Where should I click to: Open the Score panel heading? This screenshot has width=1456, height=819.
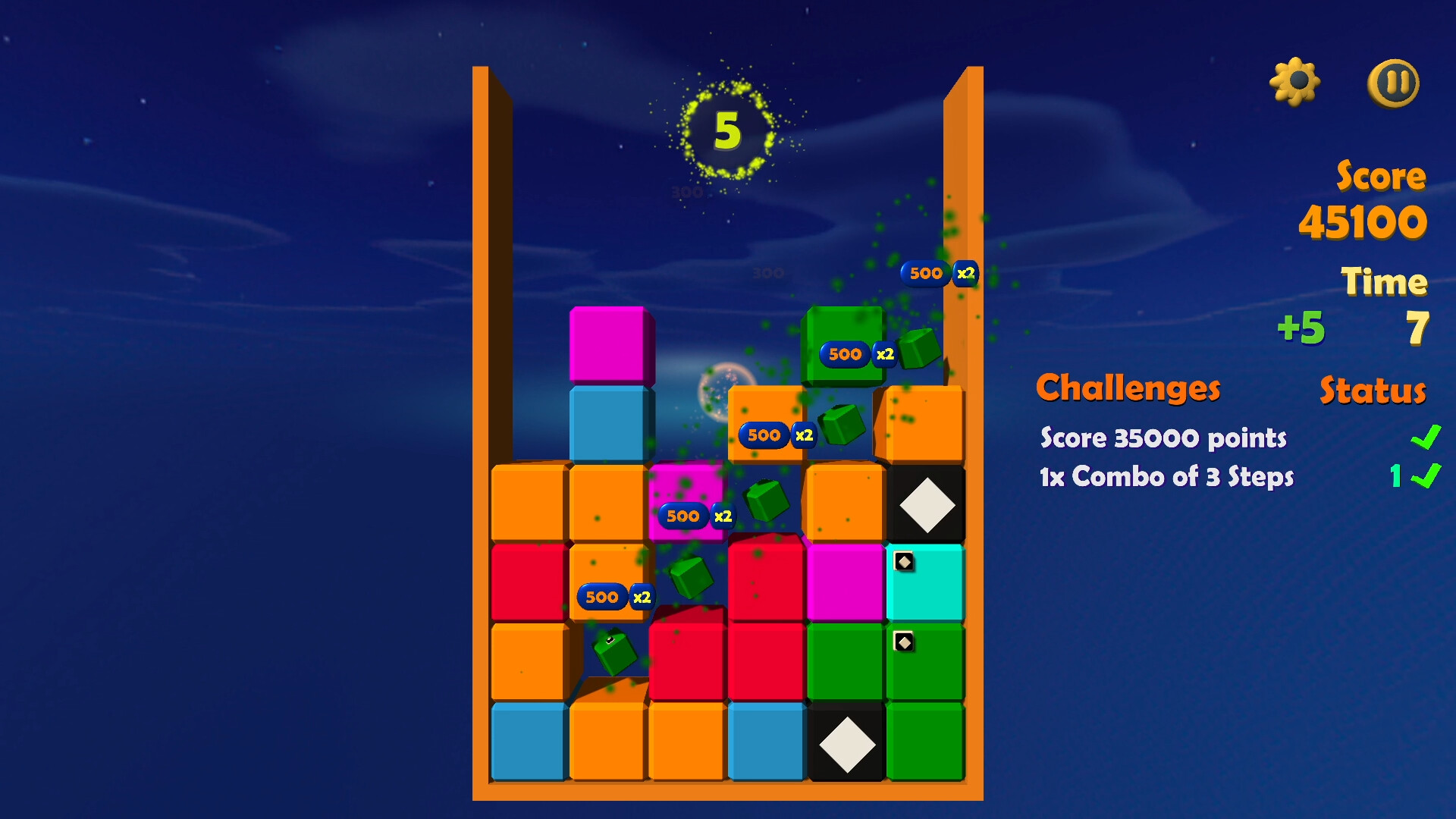(x=1380, y=177)
